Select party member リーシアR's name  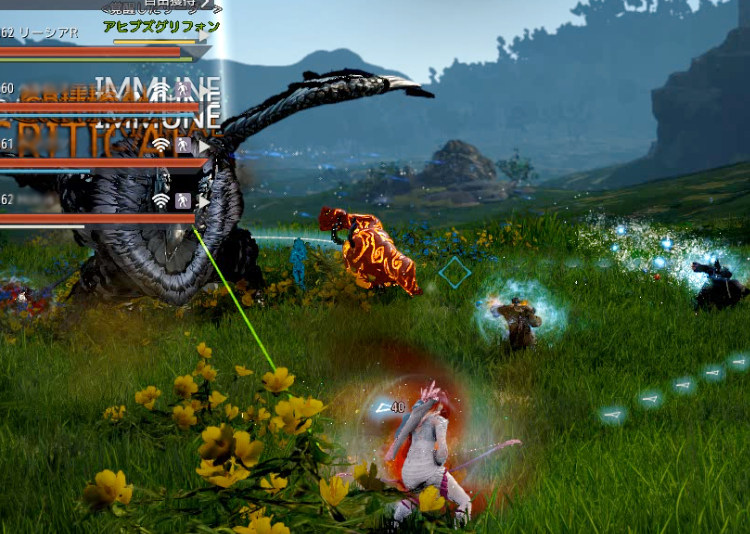click(48, 33)
